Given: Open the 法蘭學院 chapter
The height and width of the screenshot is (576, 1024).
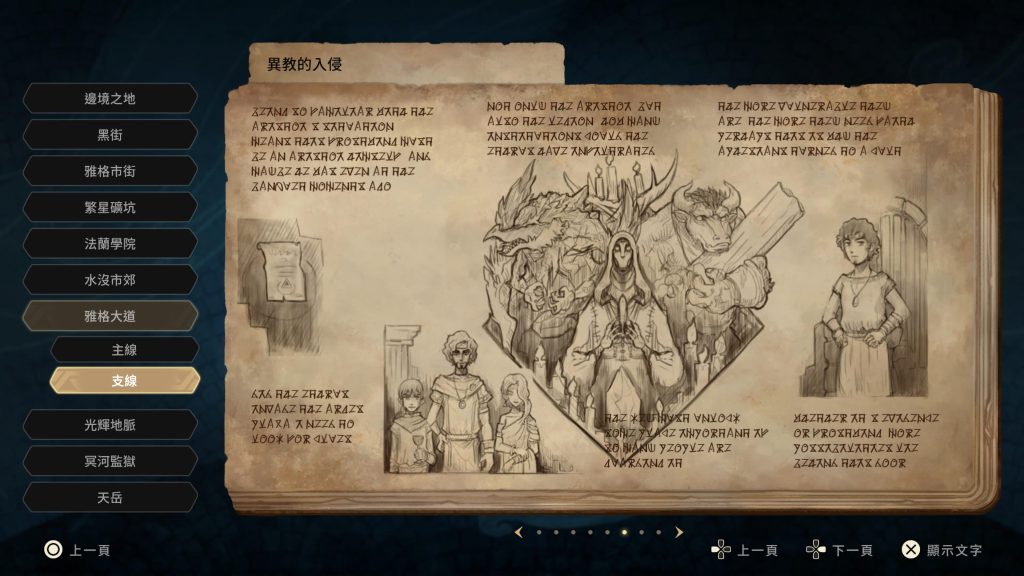Looking at the screenshot, I should coord(110,243).
